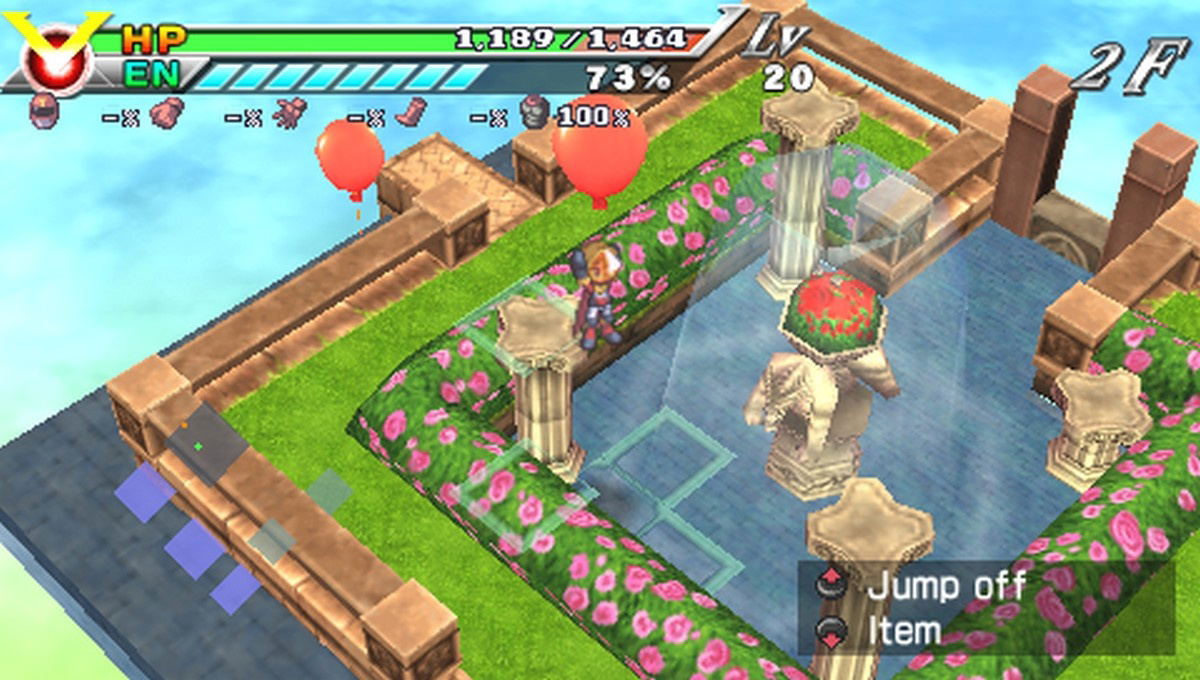Image resolution: width=1200 pixels, height=680 pixels.
Task: Select the fist glove equipment icon
Action: pyautogui.click(x=165, y=113)
